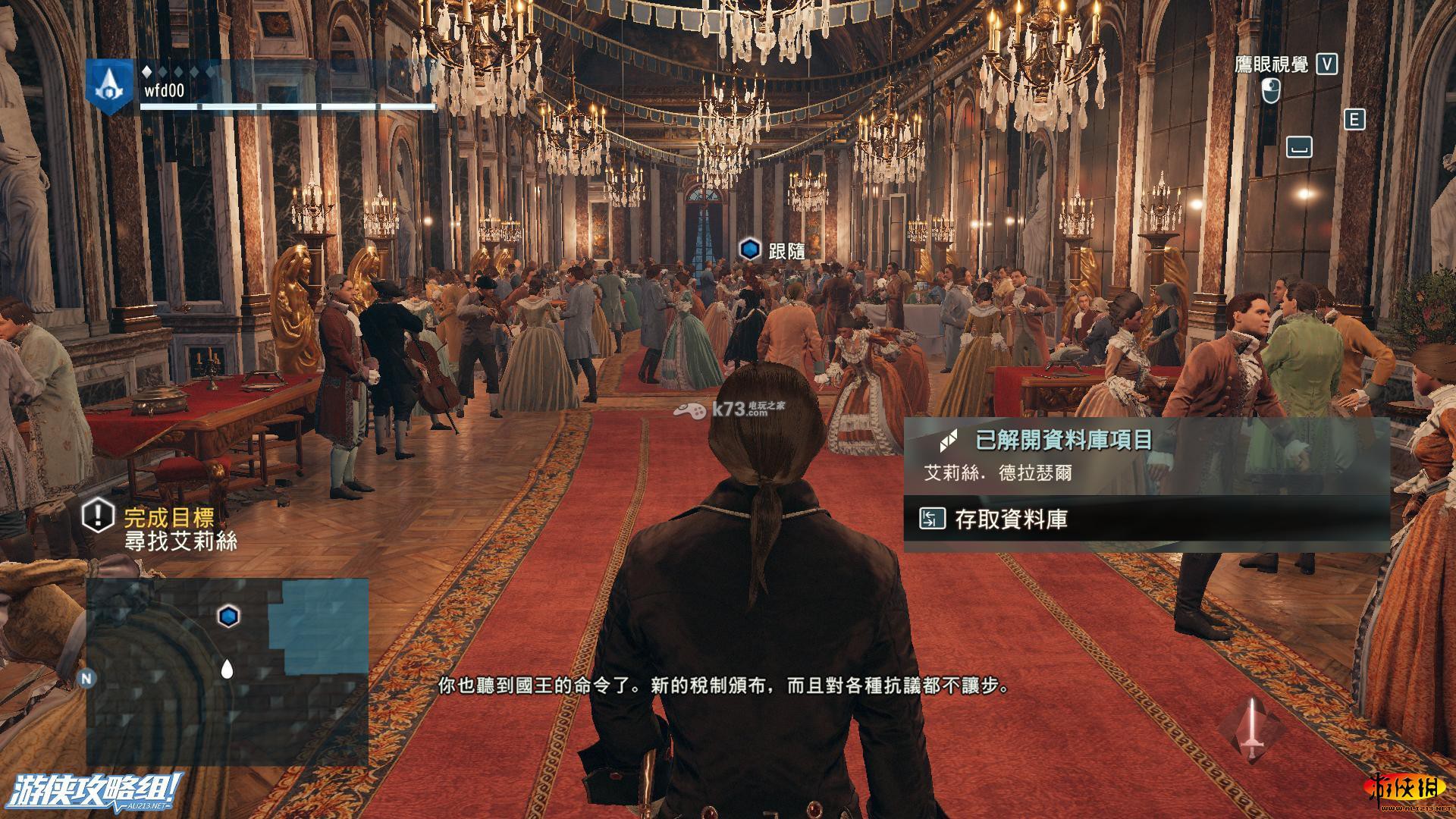
Task: Select the 跟隨 follow waypoint marker
Action: (750, 249)
